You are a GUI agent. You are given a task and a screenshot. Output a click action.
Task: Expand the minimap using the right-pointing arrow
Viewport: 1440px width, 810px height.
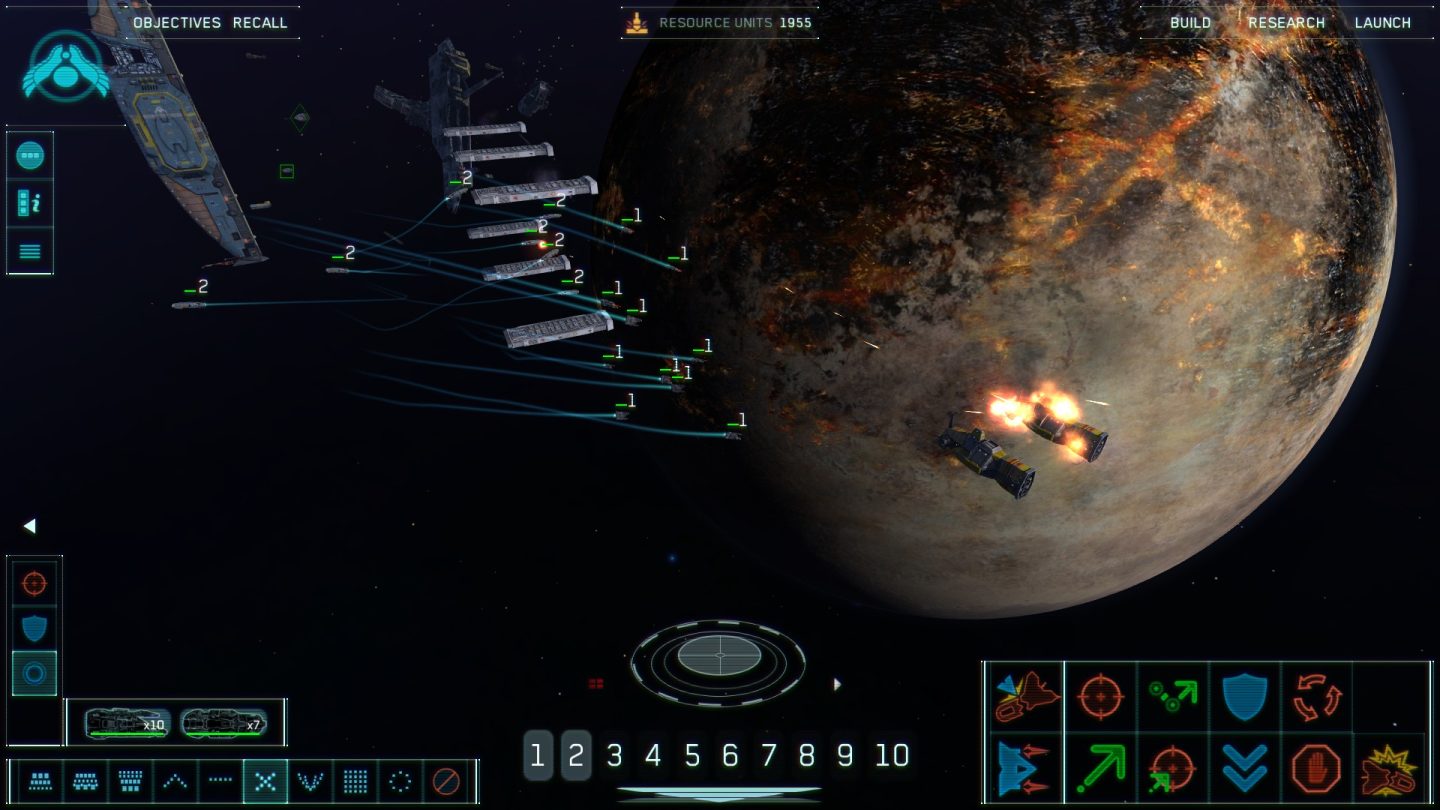[x=837, y=684]
